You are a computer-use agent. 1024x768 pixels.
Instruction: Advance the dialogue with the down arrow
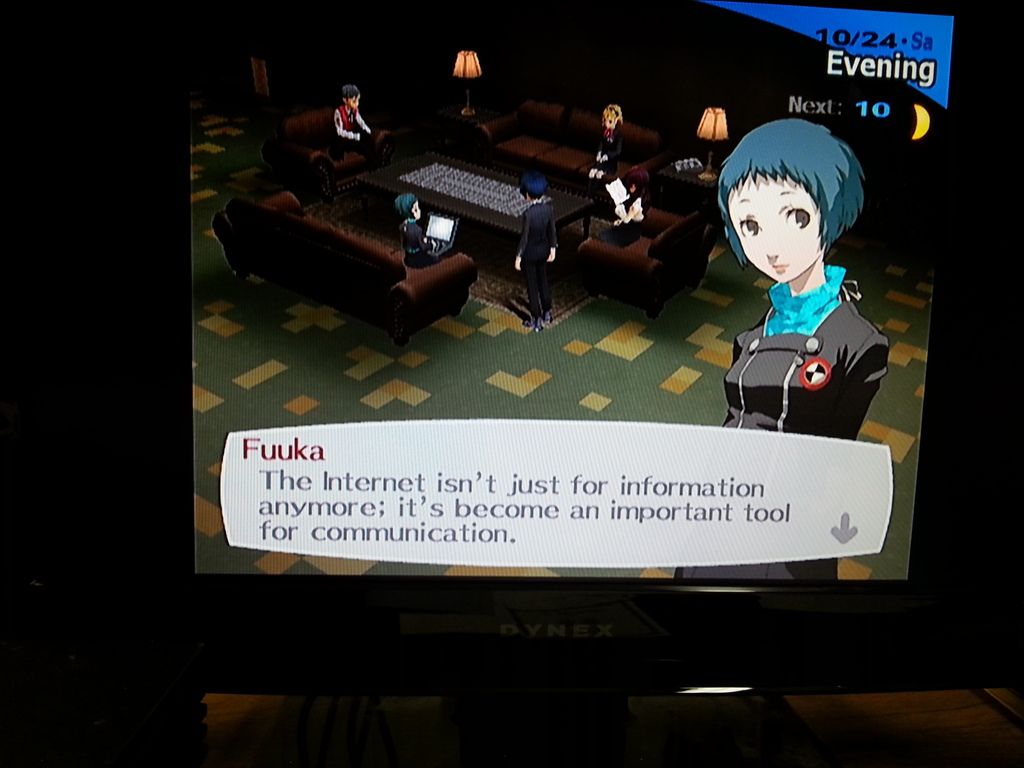point(844,527)
